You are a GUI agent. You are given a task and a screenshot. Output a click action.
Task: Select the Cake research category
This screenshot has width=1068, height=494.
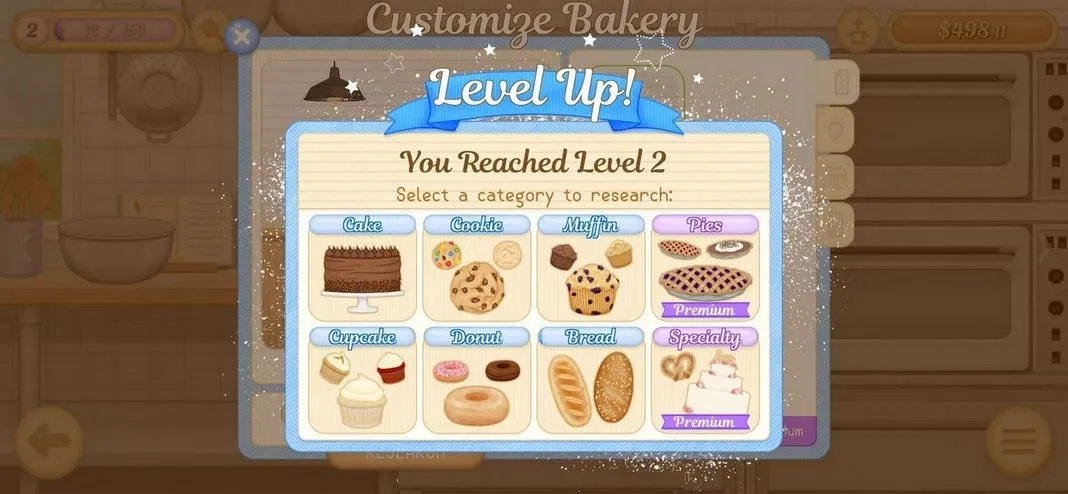[362, 268]
